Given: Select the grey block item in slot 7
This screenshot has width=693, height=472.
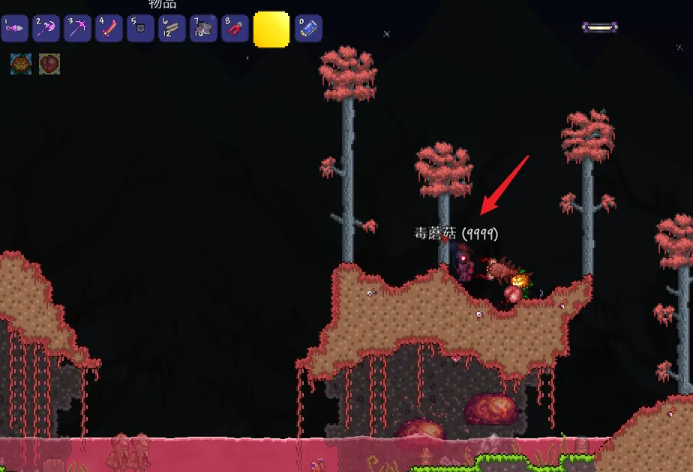Looking at the screenshot, I should [x=204, y=28].
